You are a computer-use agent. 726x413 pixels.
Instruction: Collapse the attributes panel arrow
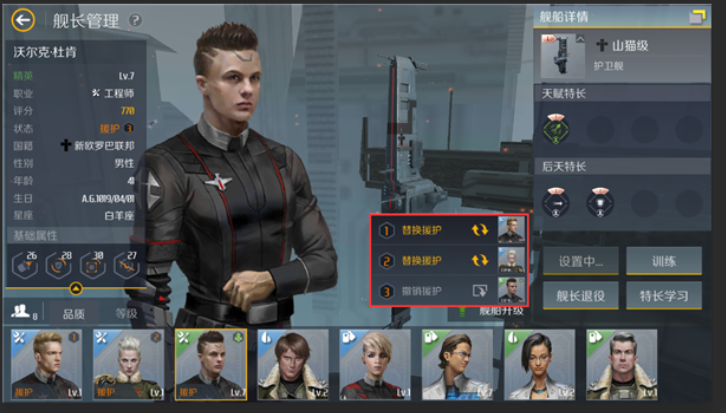(75, 289)
